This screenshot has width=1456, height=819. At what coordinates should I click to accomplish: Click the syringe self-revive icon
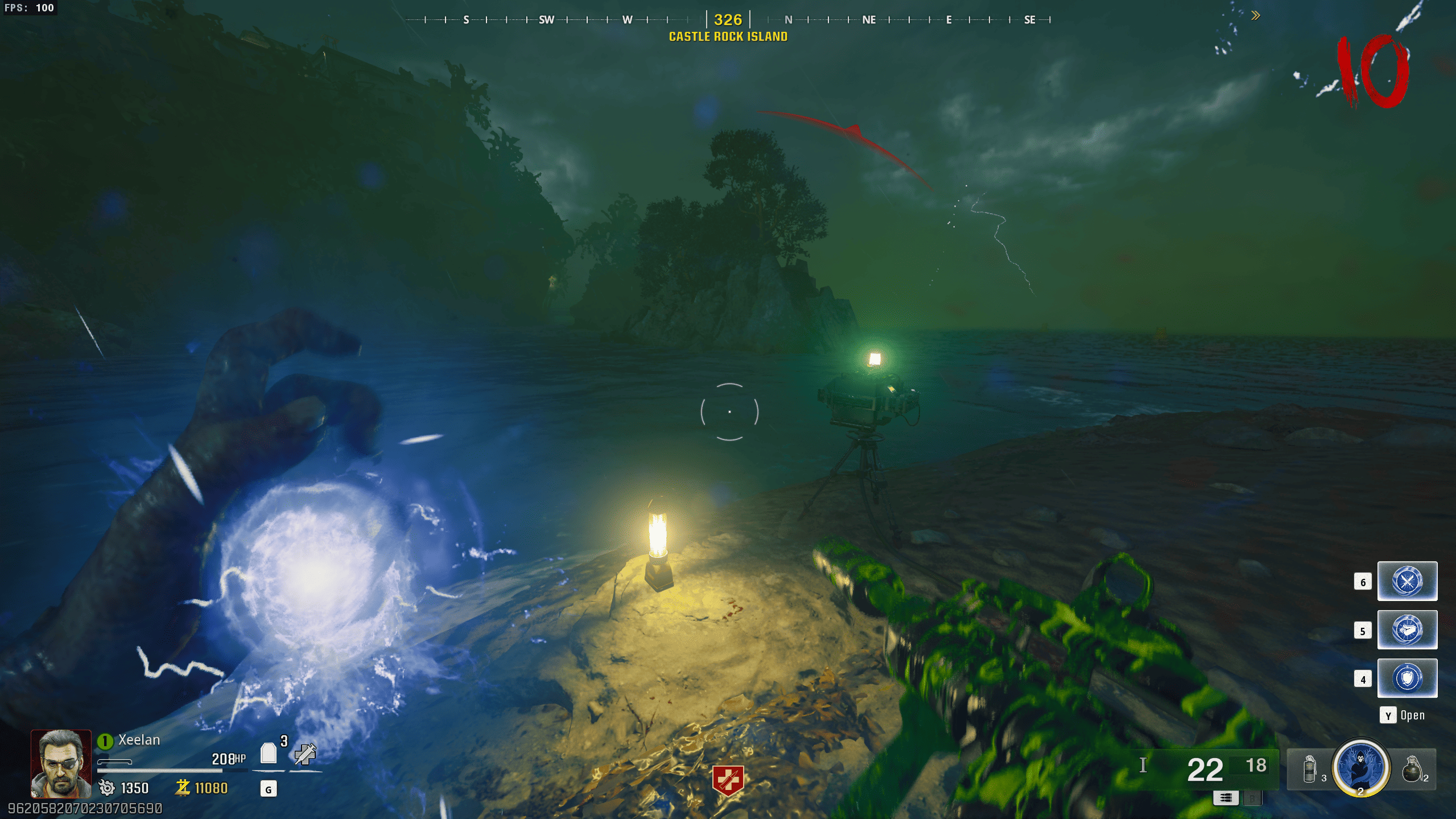305,754
